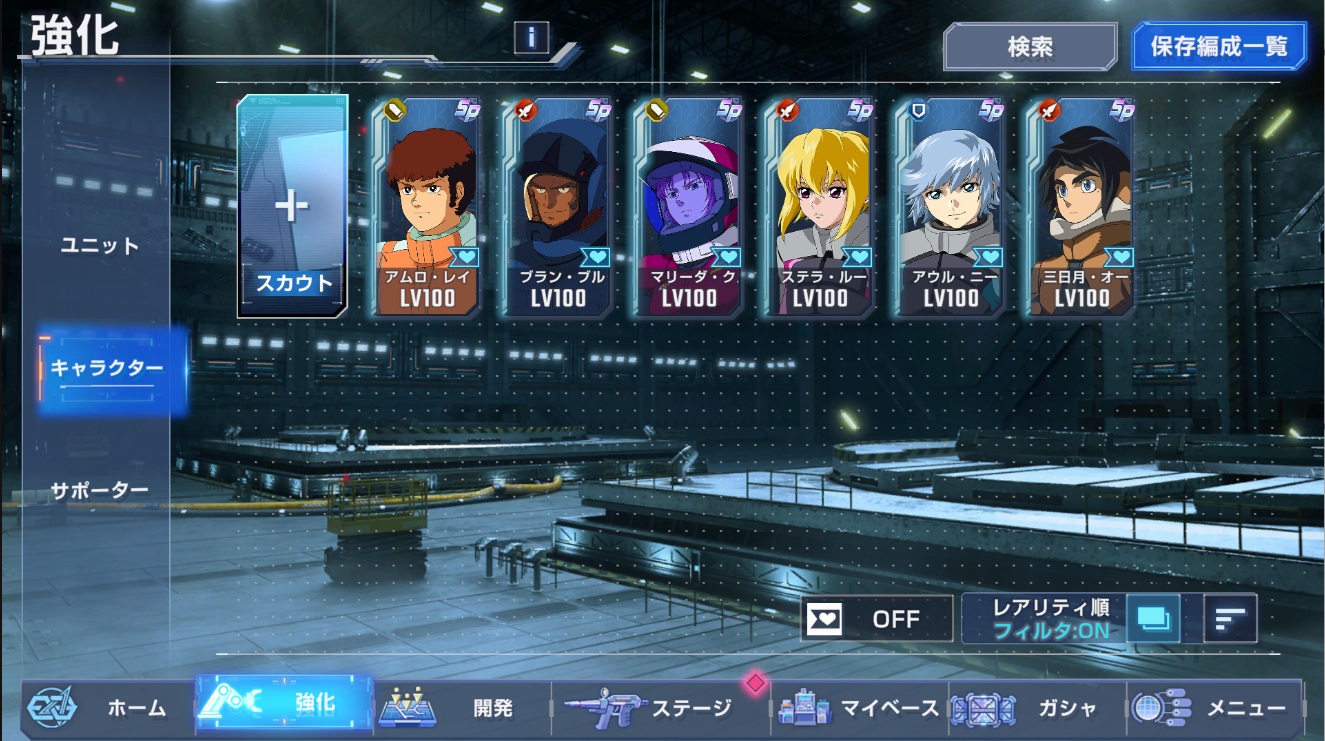Image resolution: width=1325 pixels, height=741 pixels.
Task: Open the 開発 development menu
Action: click(x=462, y=708)
